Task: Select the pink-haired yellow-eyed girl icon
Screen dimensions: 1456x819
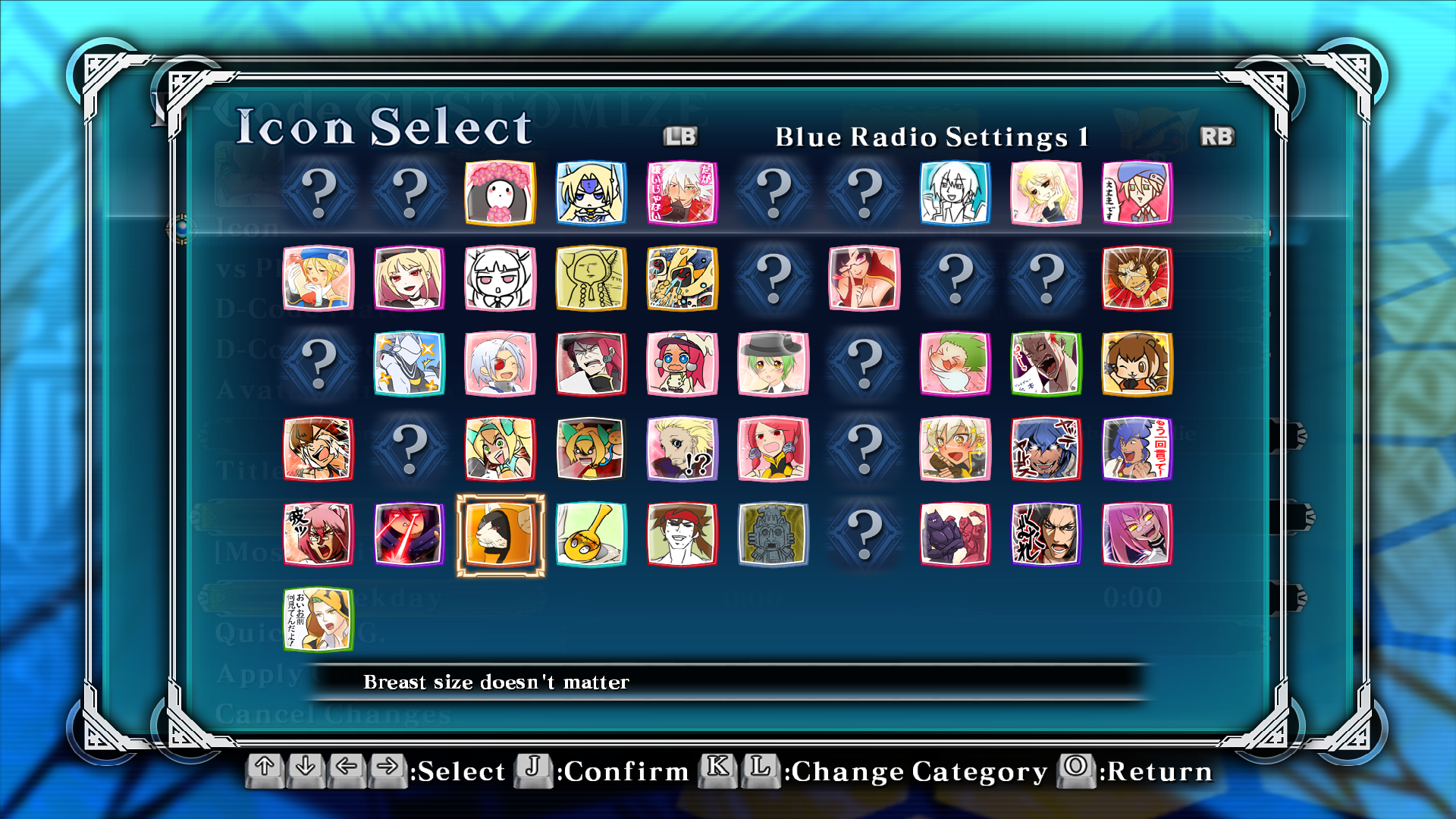Action: 1137,535
